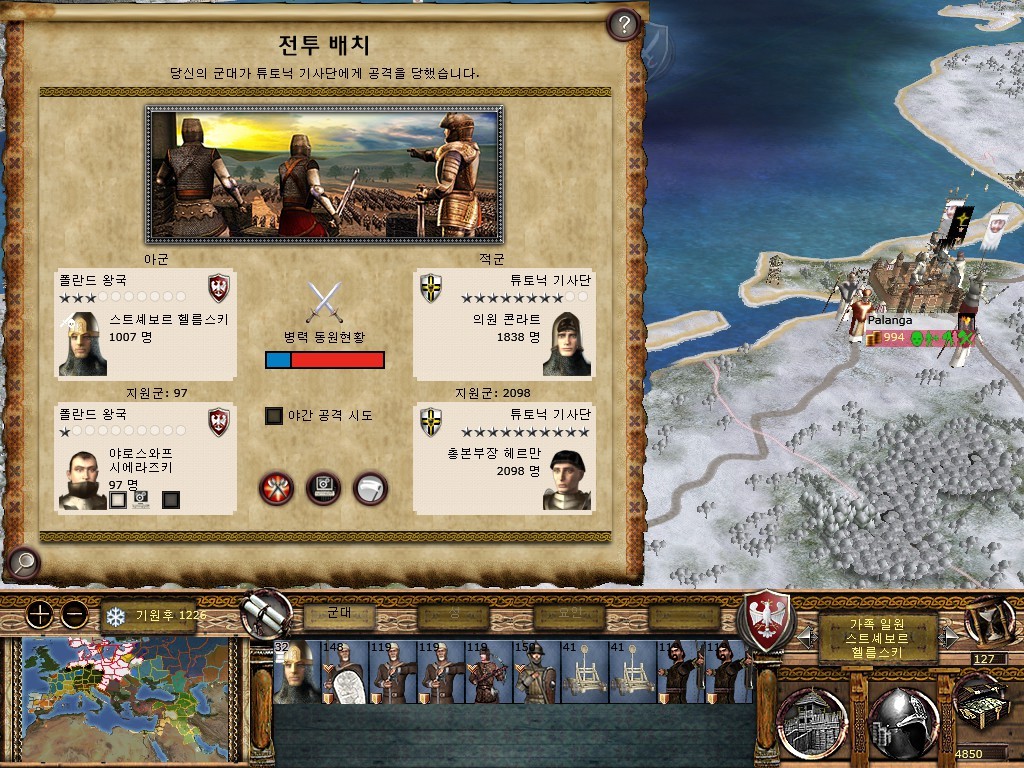Select enemy general 총본부장 헤르만 portrait

click(x=567, y=480)
